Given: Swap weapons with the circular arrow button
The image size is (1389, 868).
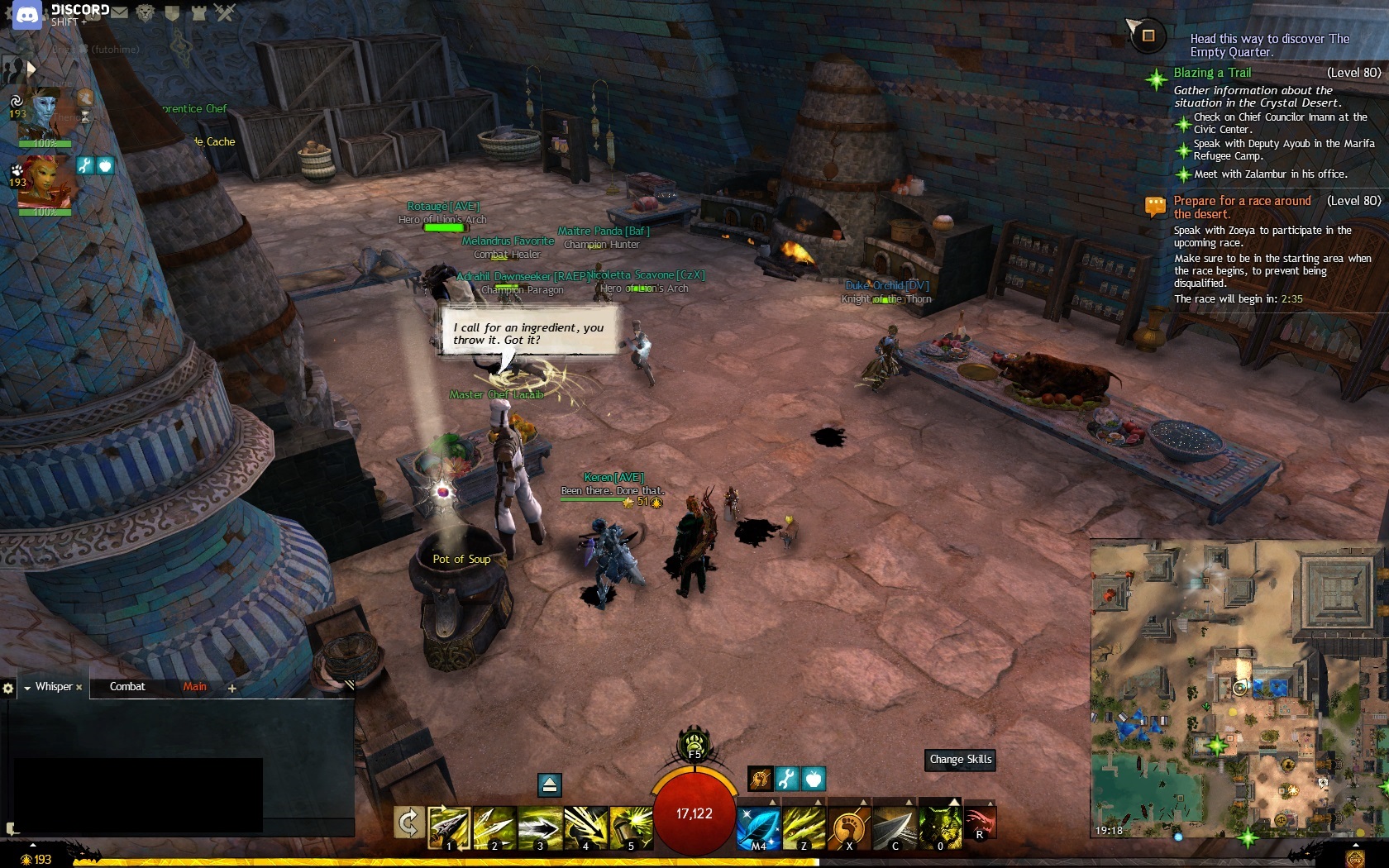Looking at the screenshot, I should pyautogui.click(x=408, y=823).
